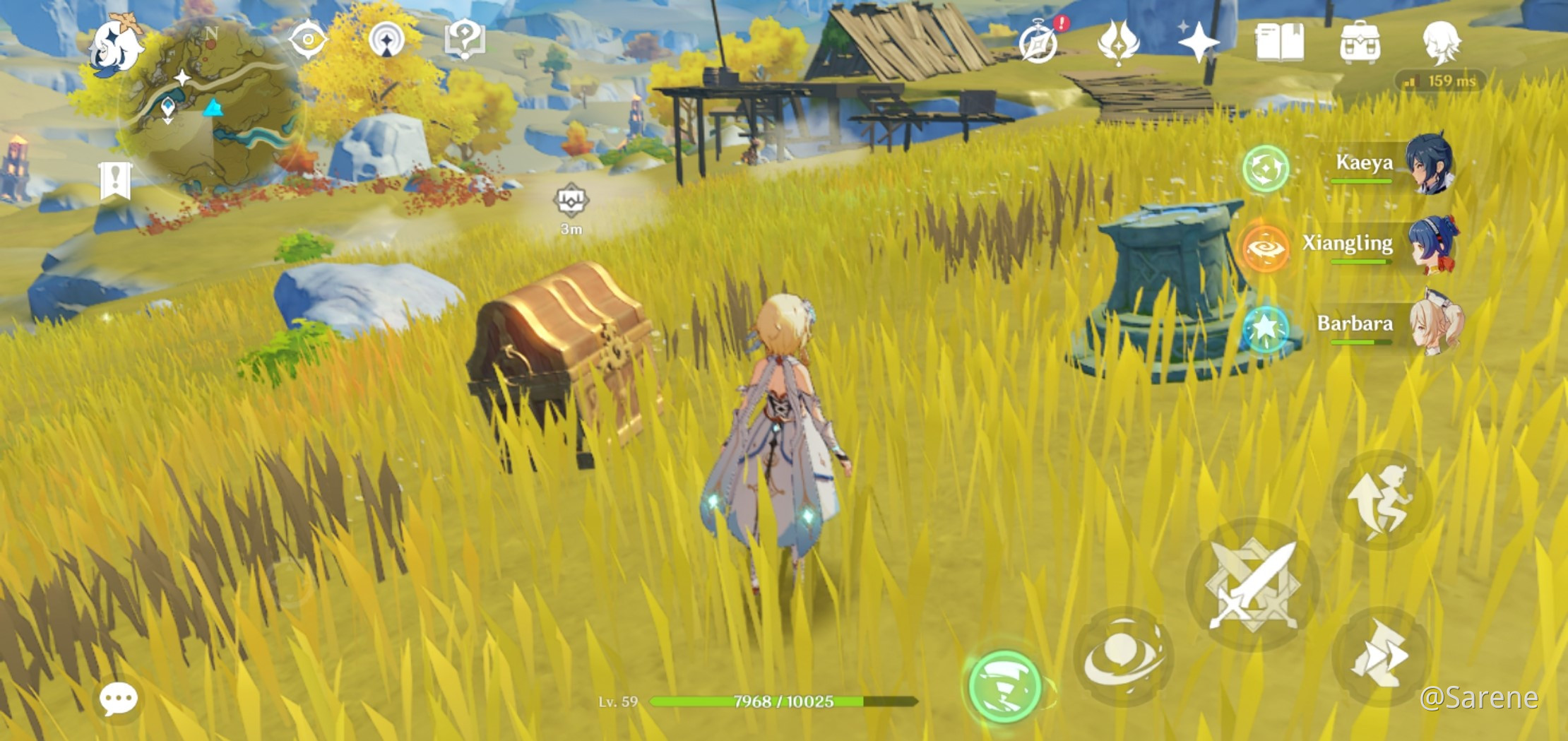This screenshot has width=1568, height=741.
Task: Tap the wind-circle icon beside the Wish star
Action: [1119, 42]
